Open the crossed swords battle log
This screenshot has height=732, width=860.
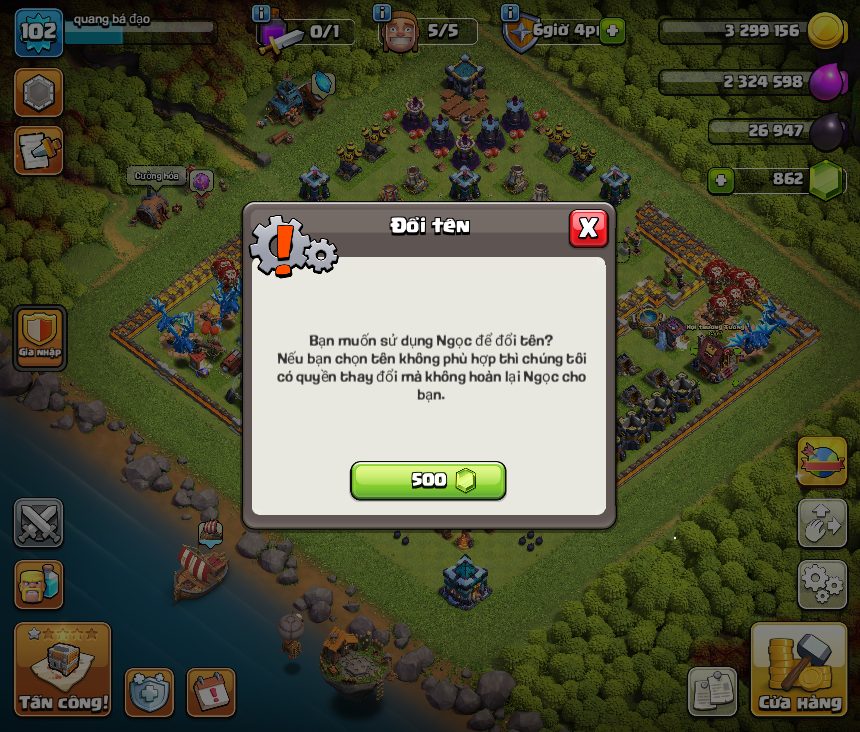[38, 523]
